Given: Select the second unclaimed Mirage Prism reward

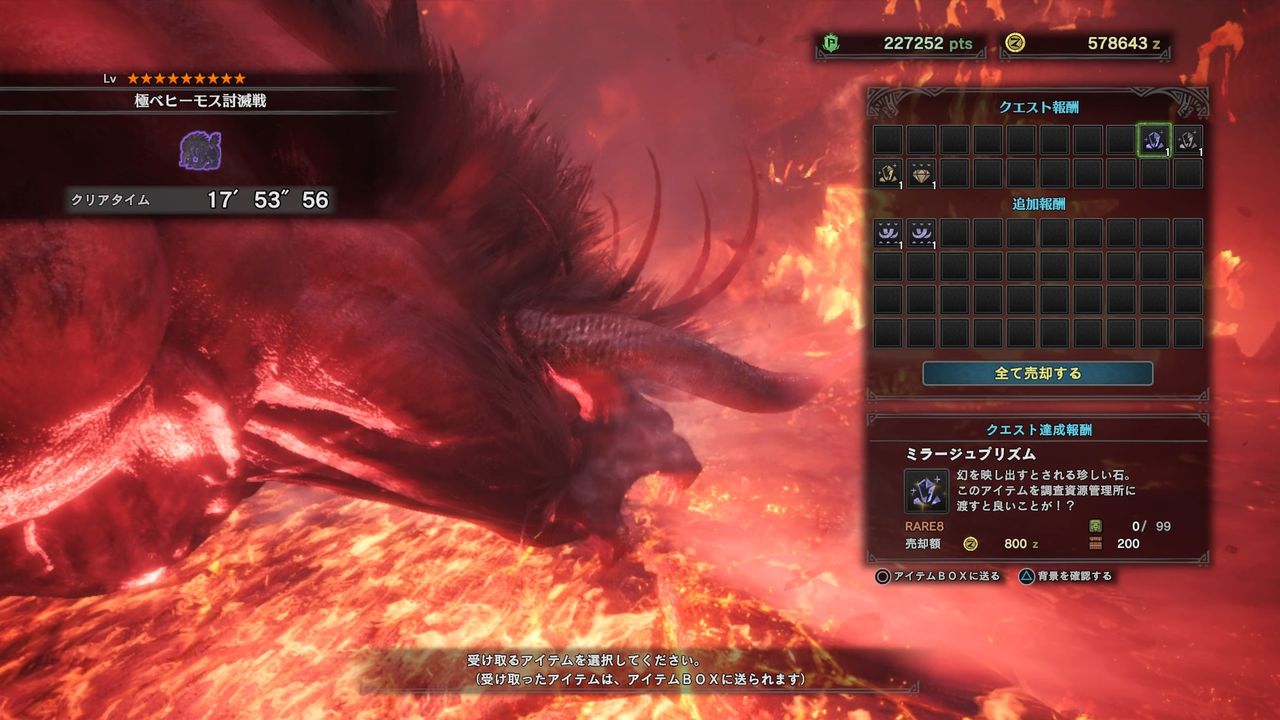Looking at the screenshot, I should pos(1187,139).
